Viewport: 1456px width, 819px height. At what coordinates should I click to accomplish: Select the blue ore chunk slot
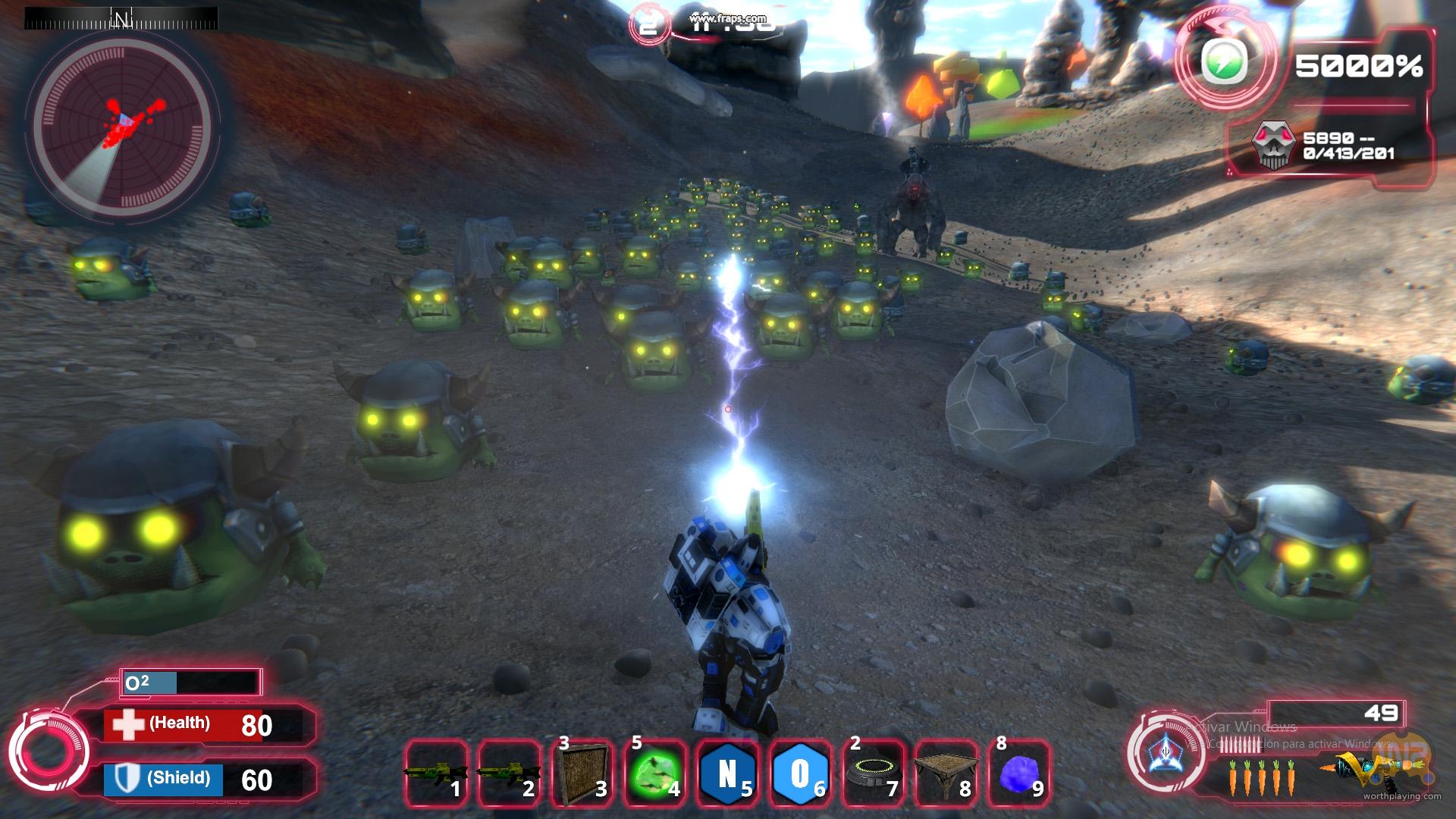click(1018, 773)
